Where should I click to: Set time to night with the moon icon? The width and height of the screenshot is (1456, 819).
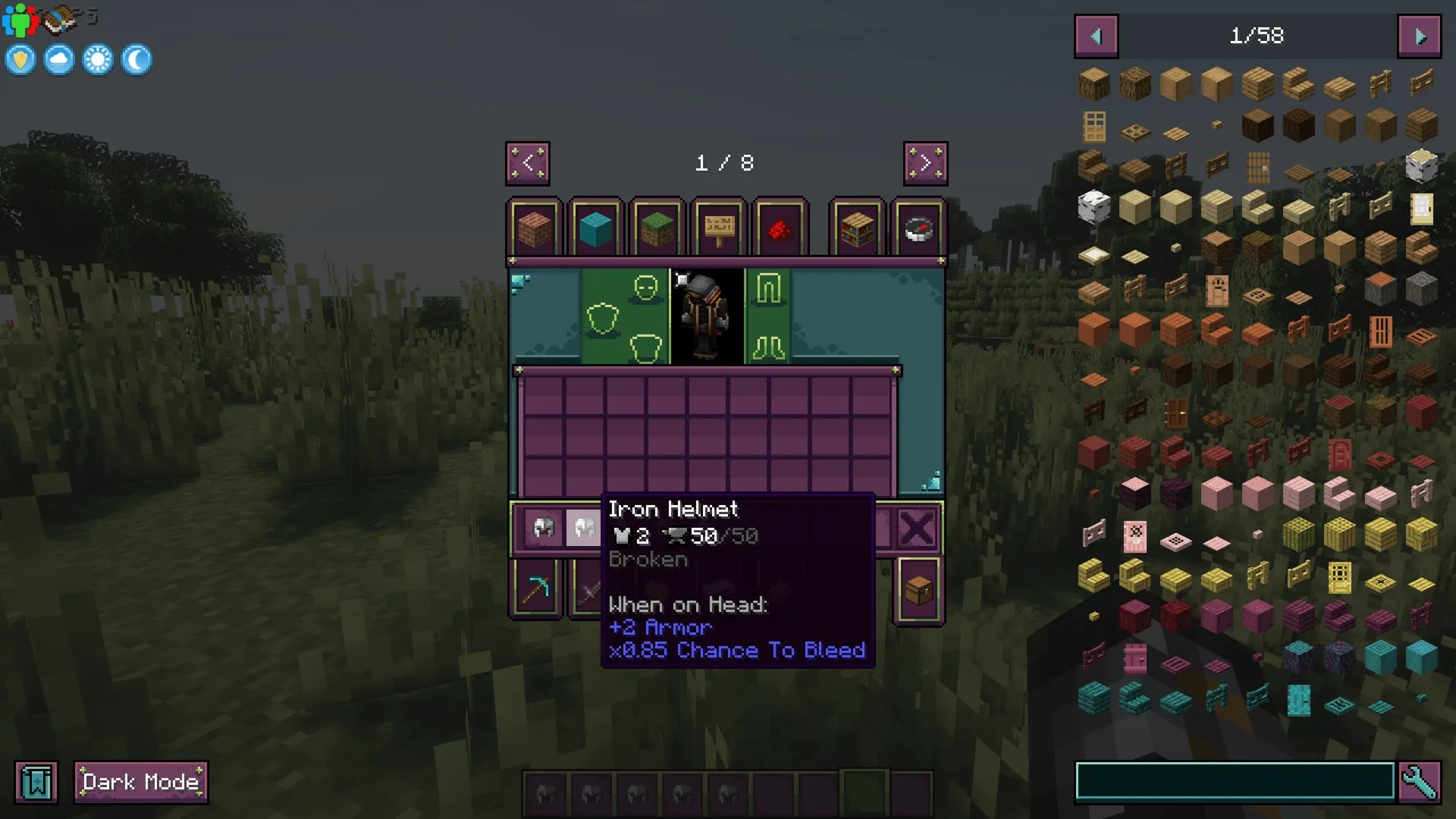(x=136, y=58)
